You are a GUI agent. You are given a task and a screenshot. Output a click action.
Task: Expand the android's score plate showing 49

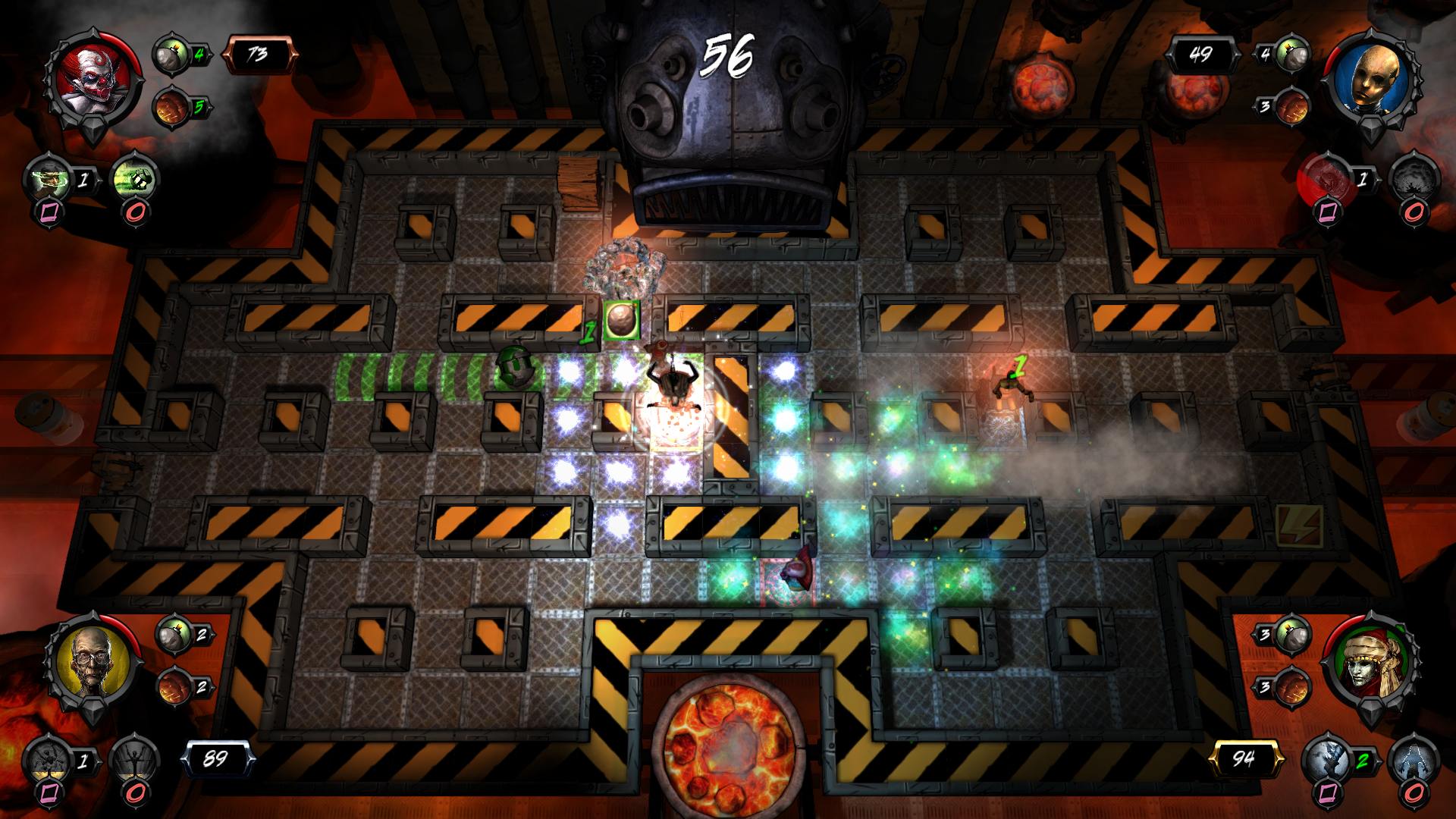[x=1206, y=53]
